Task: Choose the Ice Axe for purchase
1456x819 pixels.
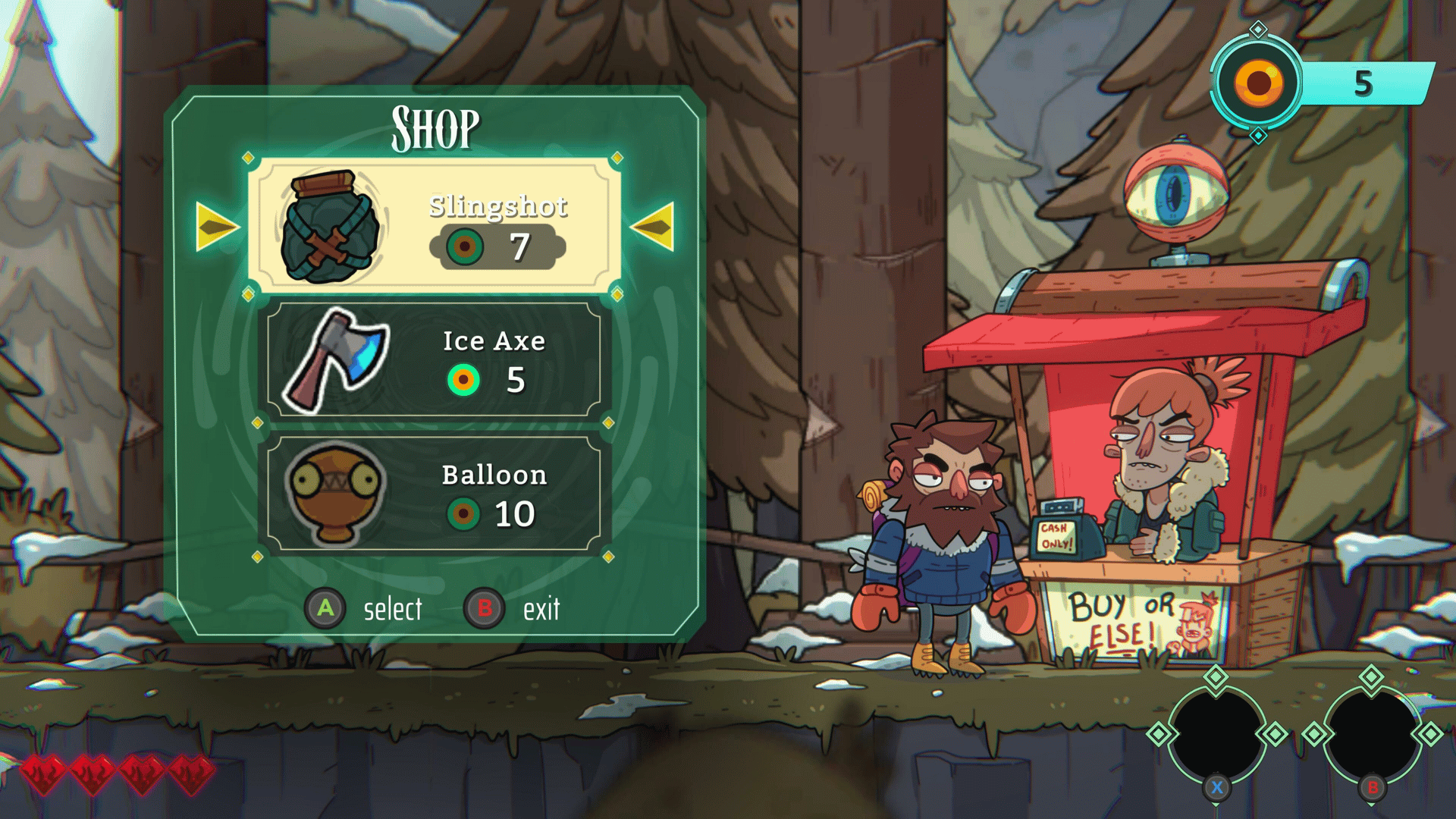Action: click(x=434, y=361)
